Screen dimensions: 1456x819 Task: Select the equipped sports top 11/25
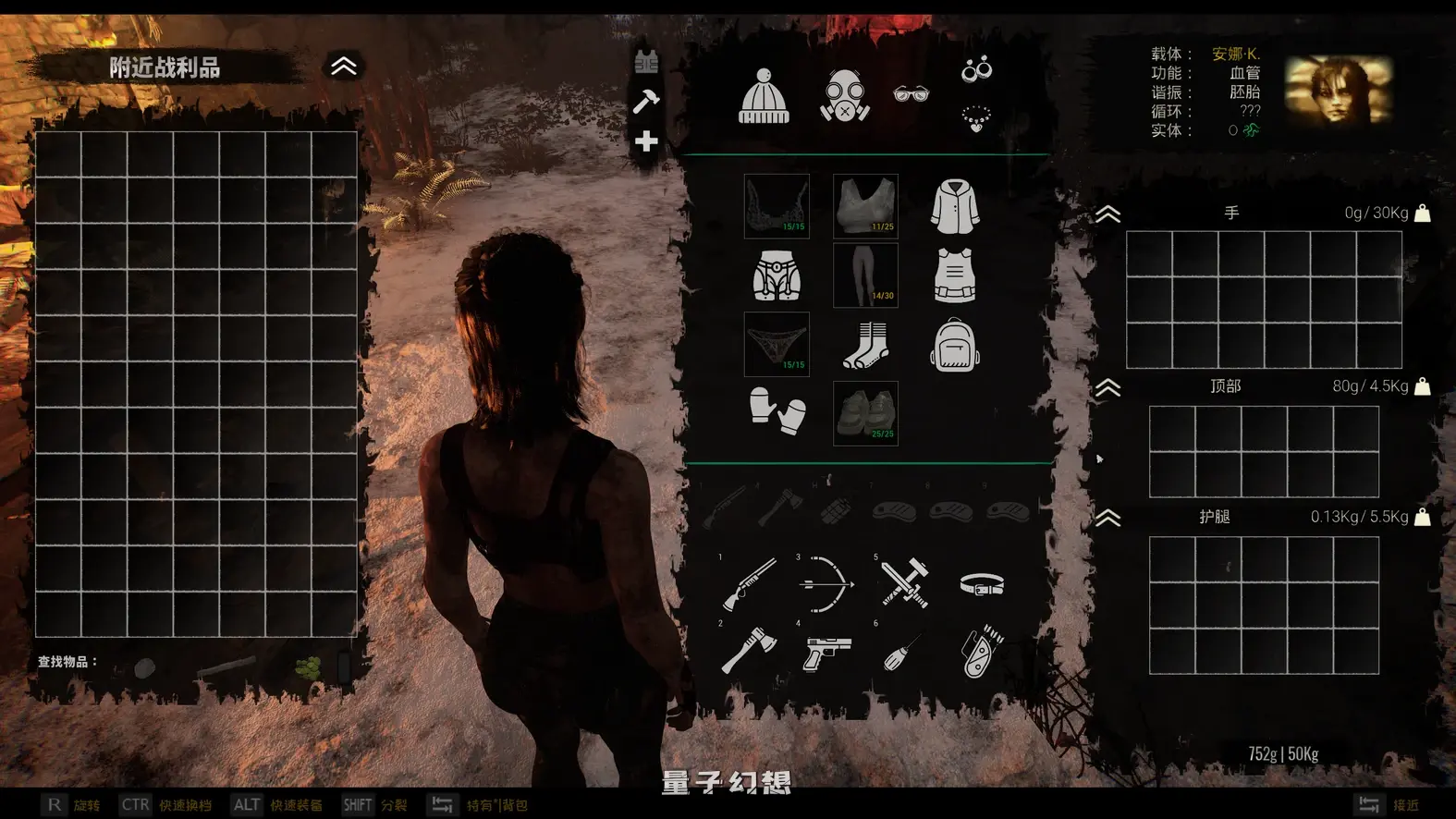[865, 206]
